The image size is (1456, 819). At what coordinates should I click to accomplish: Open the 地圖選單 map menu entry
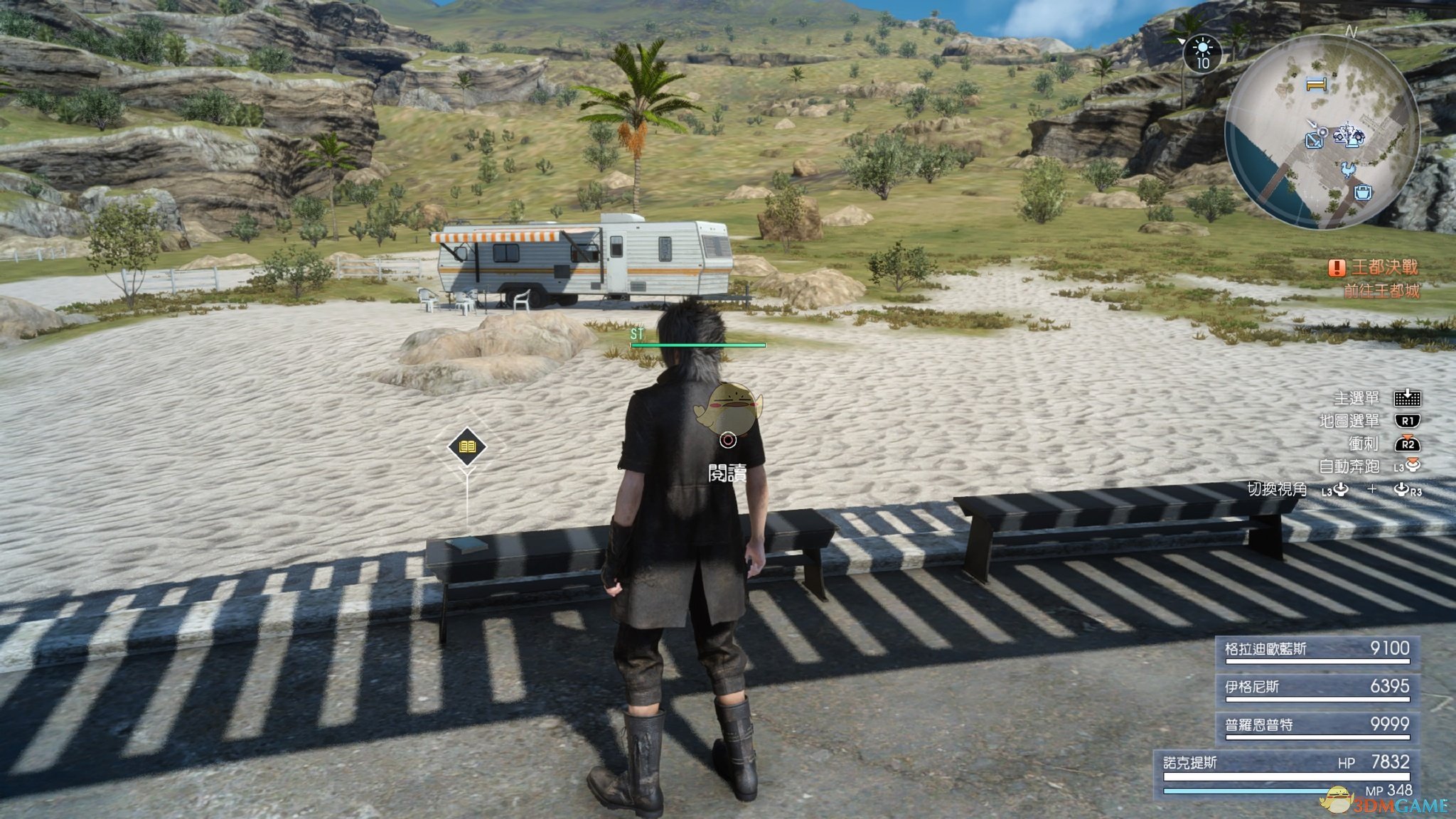pyautogui.click(x=1369, y=421)
